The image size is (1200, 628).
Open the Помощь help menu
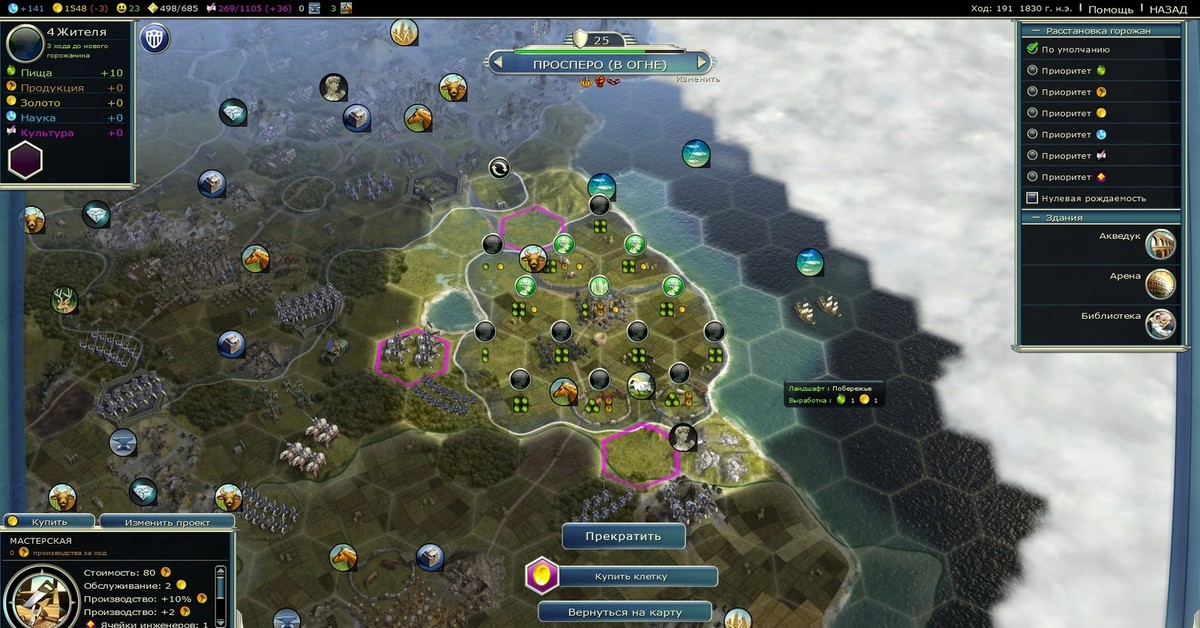coord(1110,9)
